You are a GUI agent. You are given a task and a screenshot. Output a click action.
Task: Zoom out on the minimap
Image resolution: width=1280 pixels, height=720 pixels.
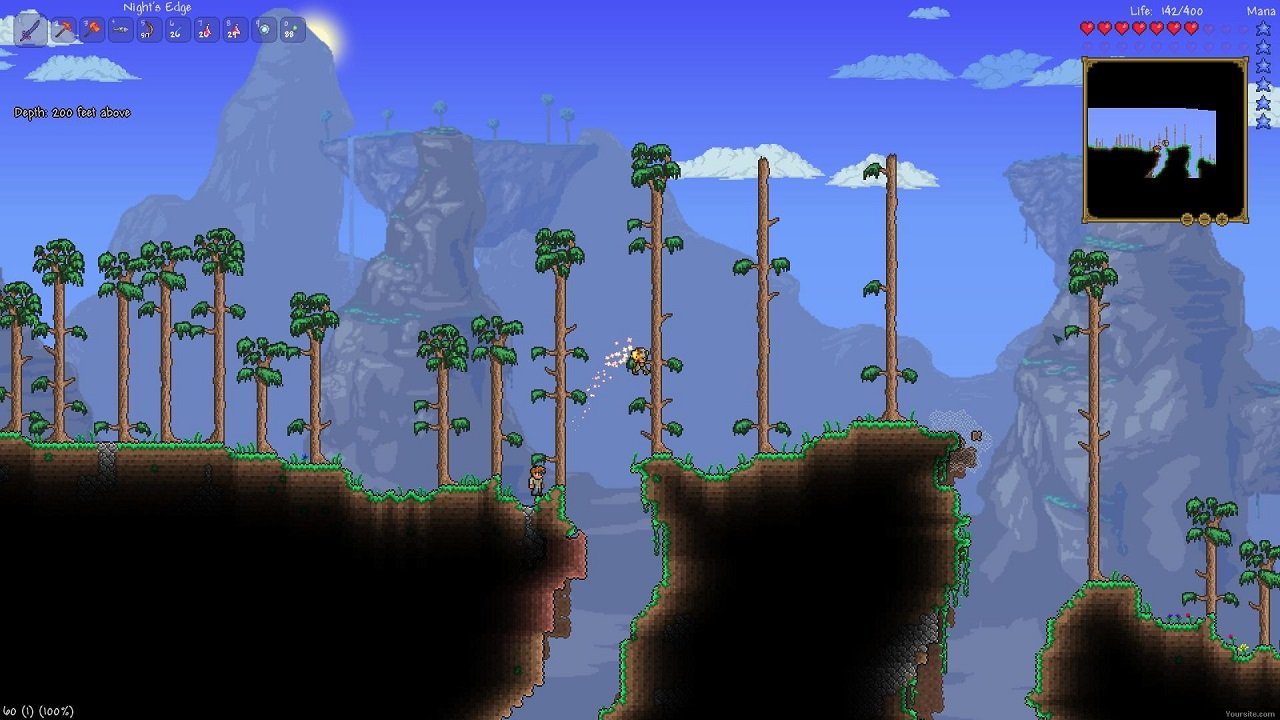tap(1204, 219)
